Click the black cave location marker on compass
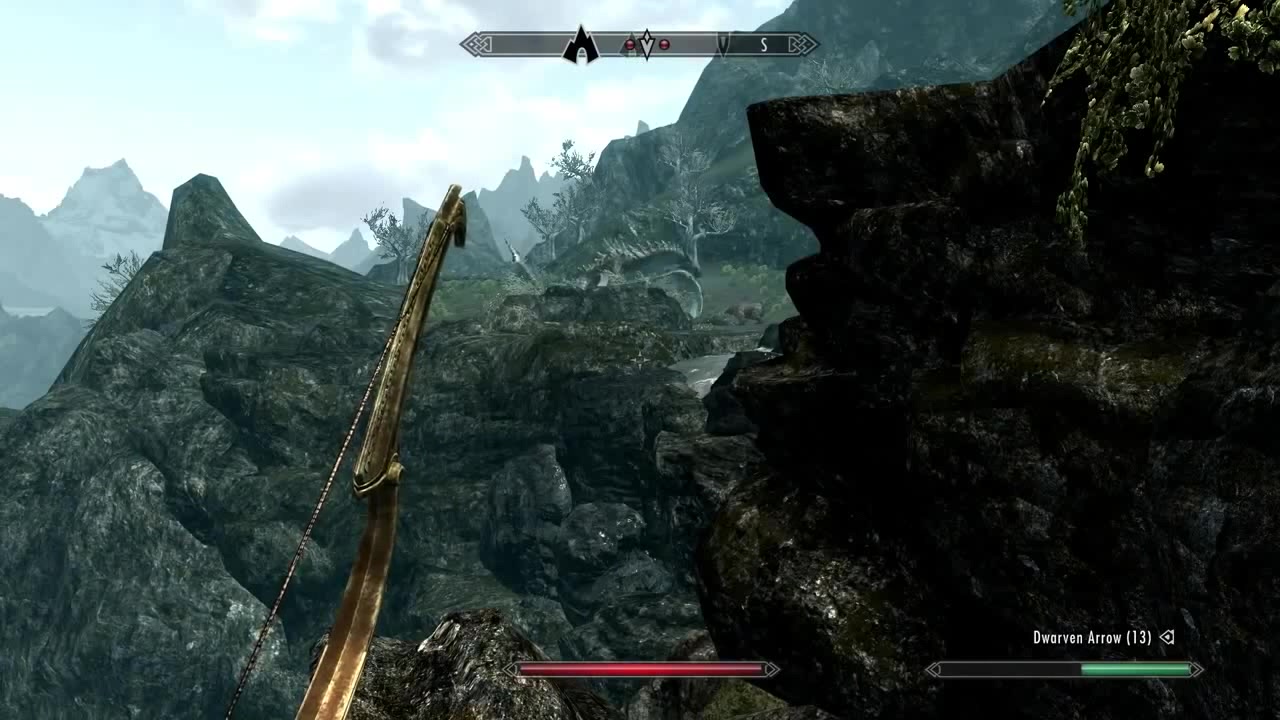The height and width of the screenshot is (720, 1280). (x=580, y=46)
